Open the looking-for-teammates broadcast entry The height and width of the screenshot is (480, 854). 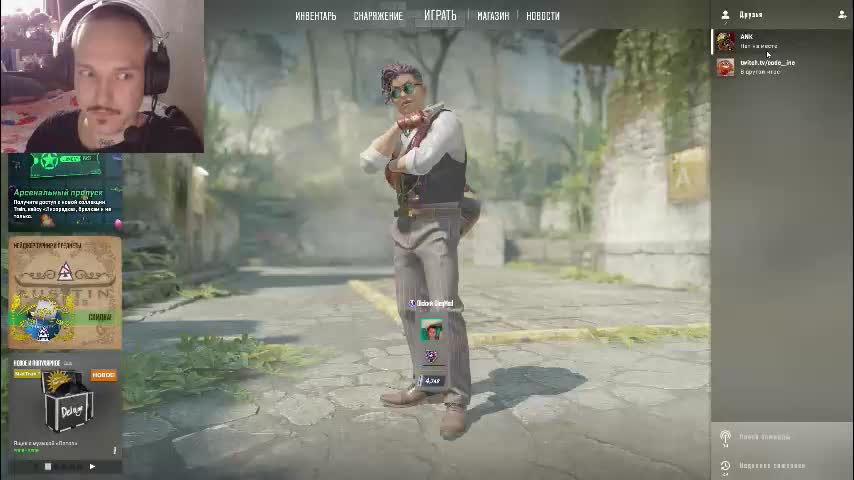[x=765, y=437]
